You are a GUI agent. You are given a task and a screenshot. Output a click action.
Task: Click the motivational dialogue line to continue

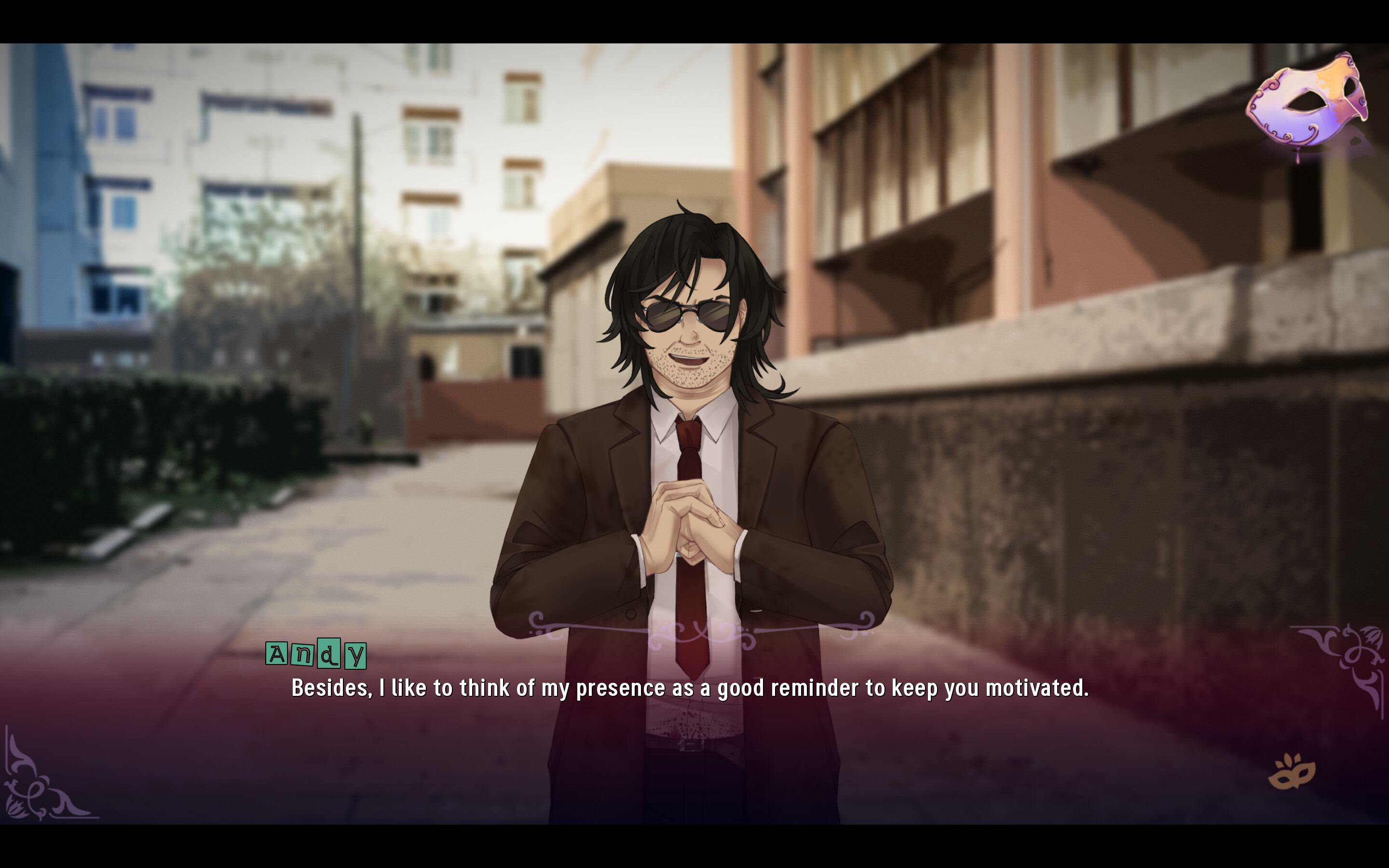click(689, 687)
